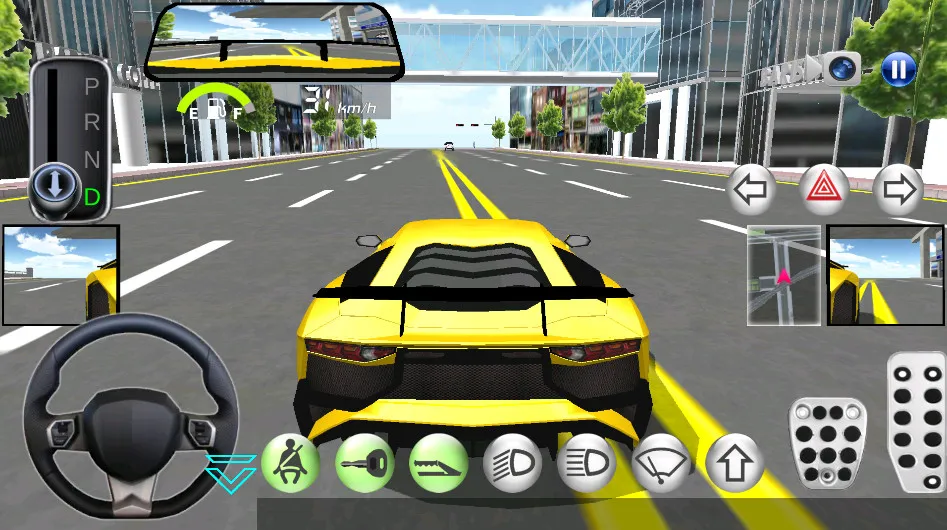Turn on the hazard warning lights
This screenshot has height=530, width=947.
(x=825, y=189)
